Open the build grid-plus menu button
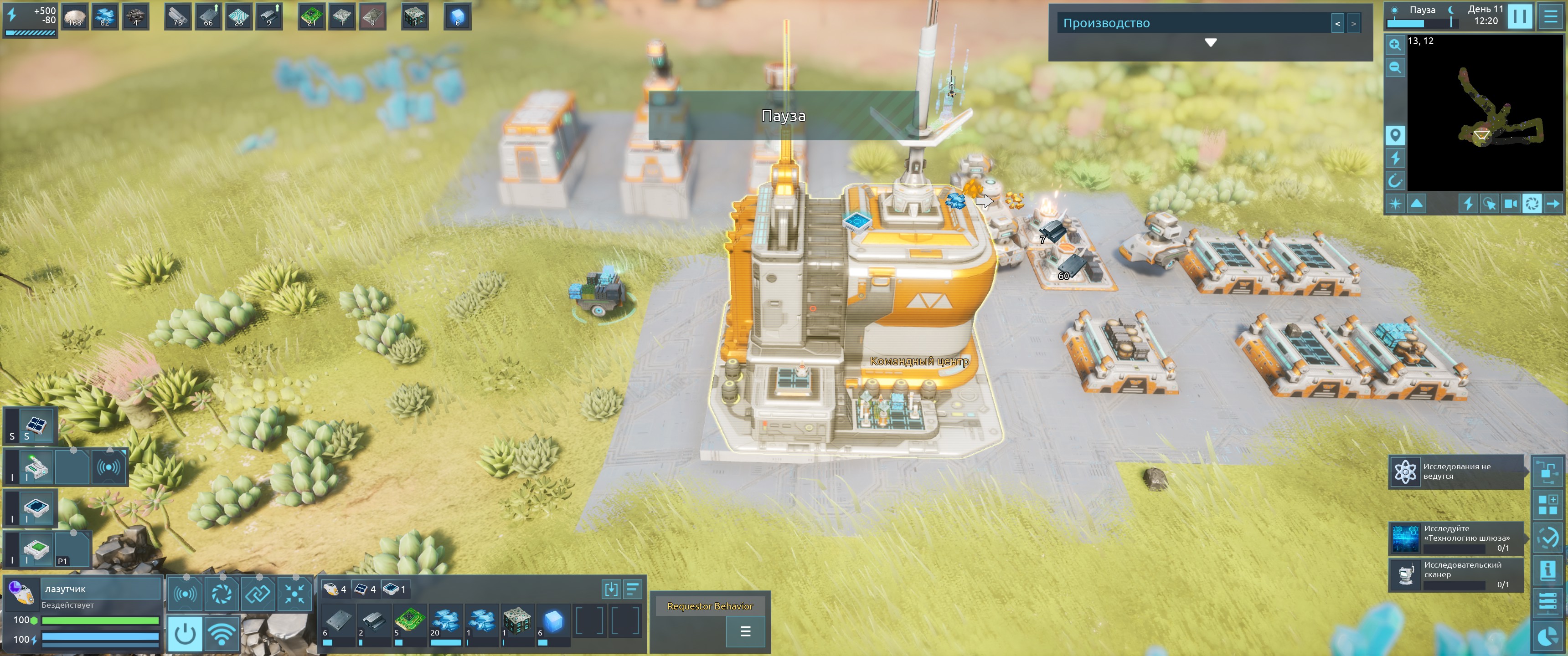Image resolution: width=1568 pixels, height=656 pixels. tap(1547, 504)
